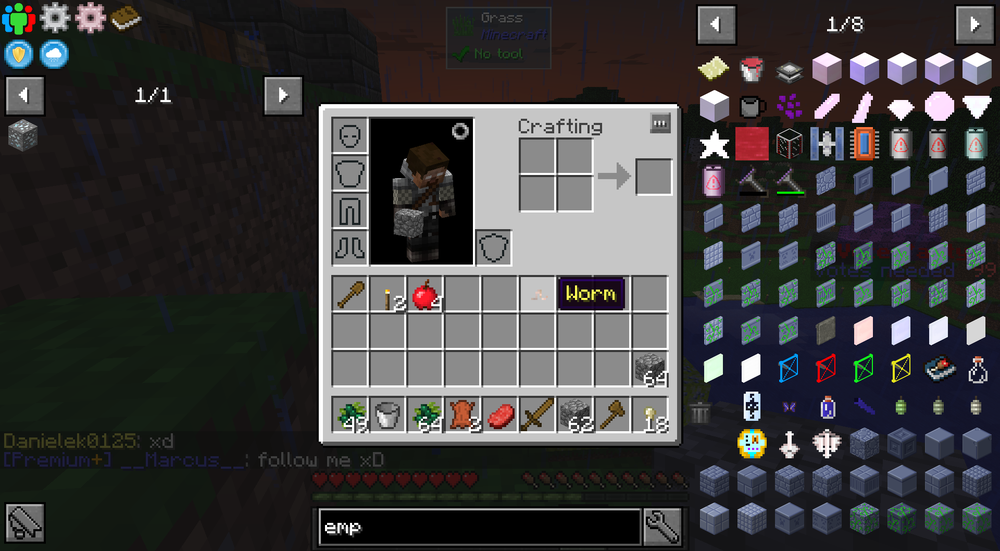Open the wrench options button beside search
Image resolution: width=1000 pixels, height=551 pixels.
(663, 524)
